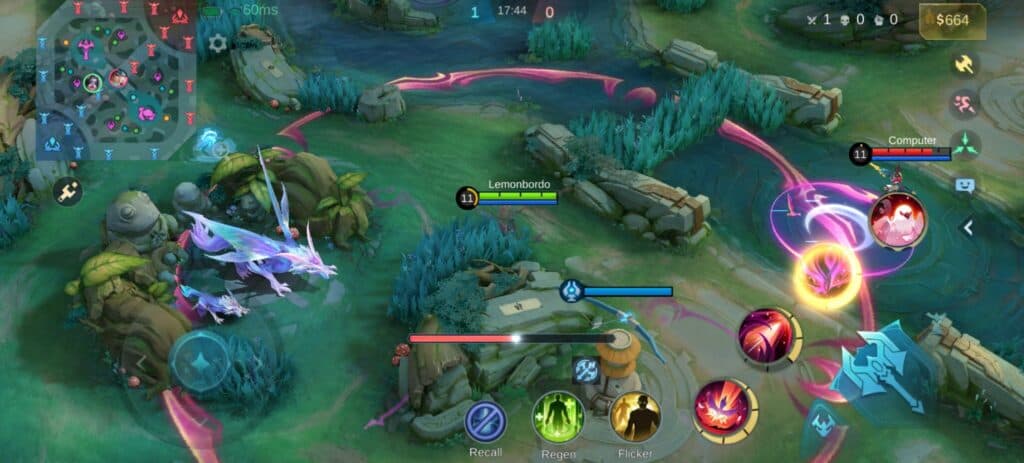Open settings via the gear icon
The height and width of the screenshot is (463, 1024).
pyautogui.click(x=217, y=43)
